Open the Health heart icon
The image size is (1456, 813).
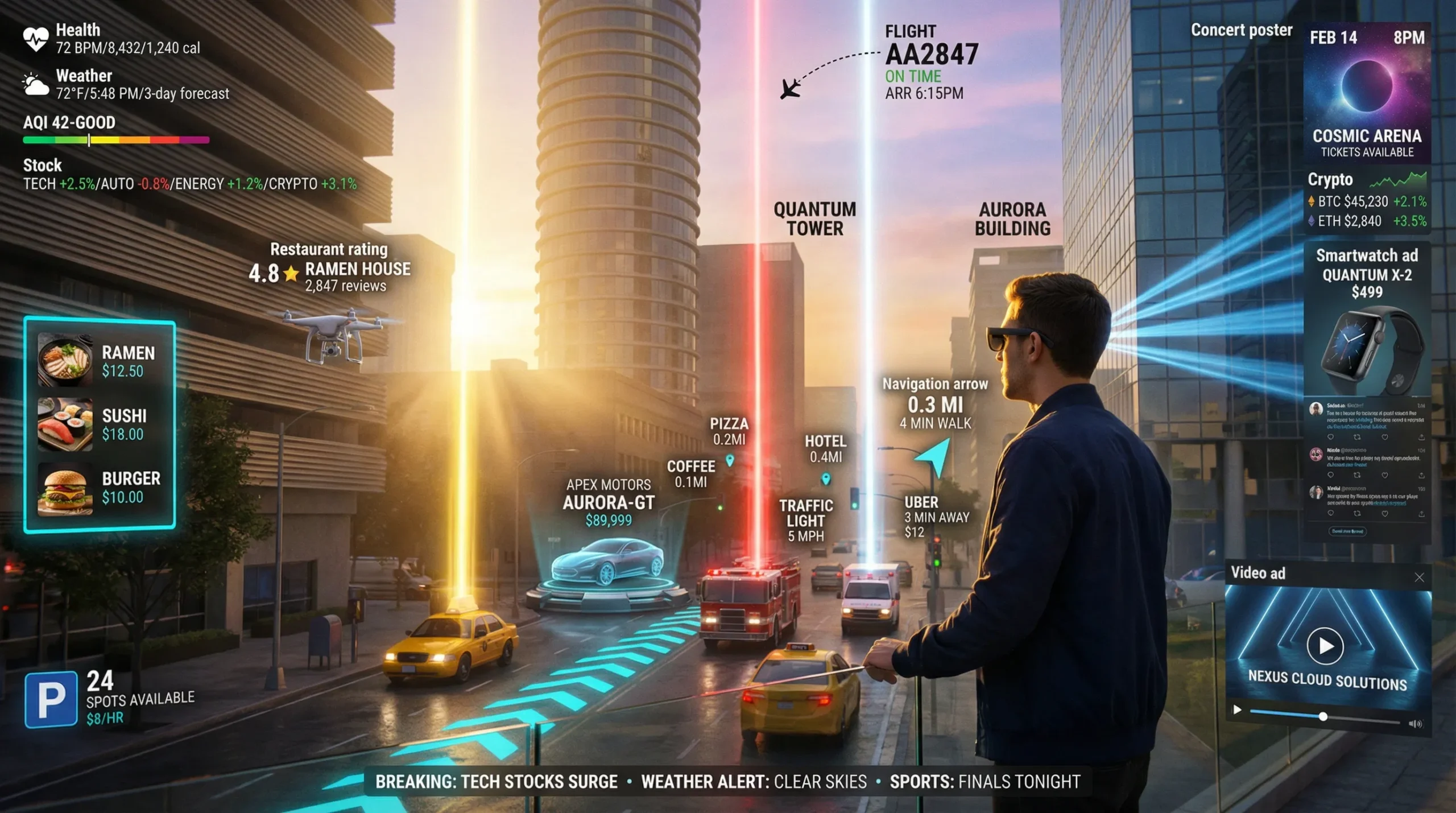(35, 39)
